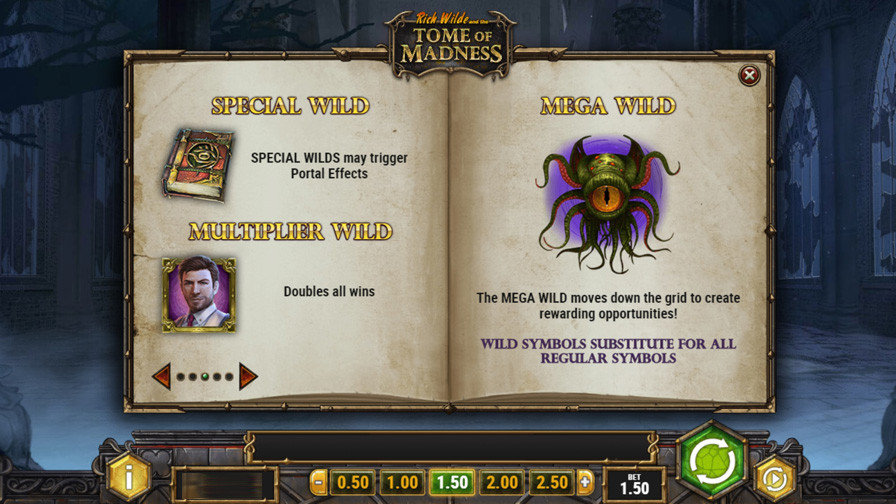Close the paytable book
896x504 pixels.
(x=748, y=75)
